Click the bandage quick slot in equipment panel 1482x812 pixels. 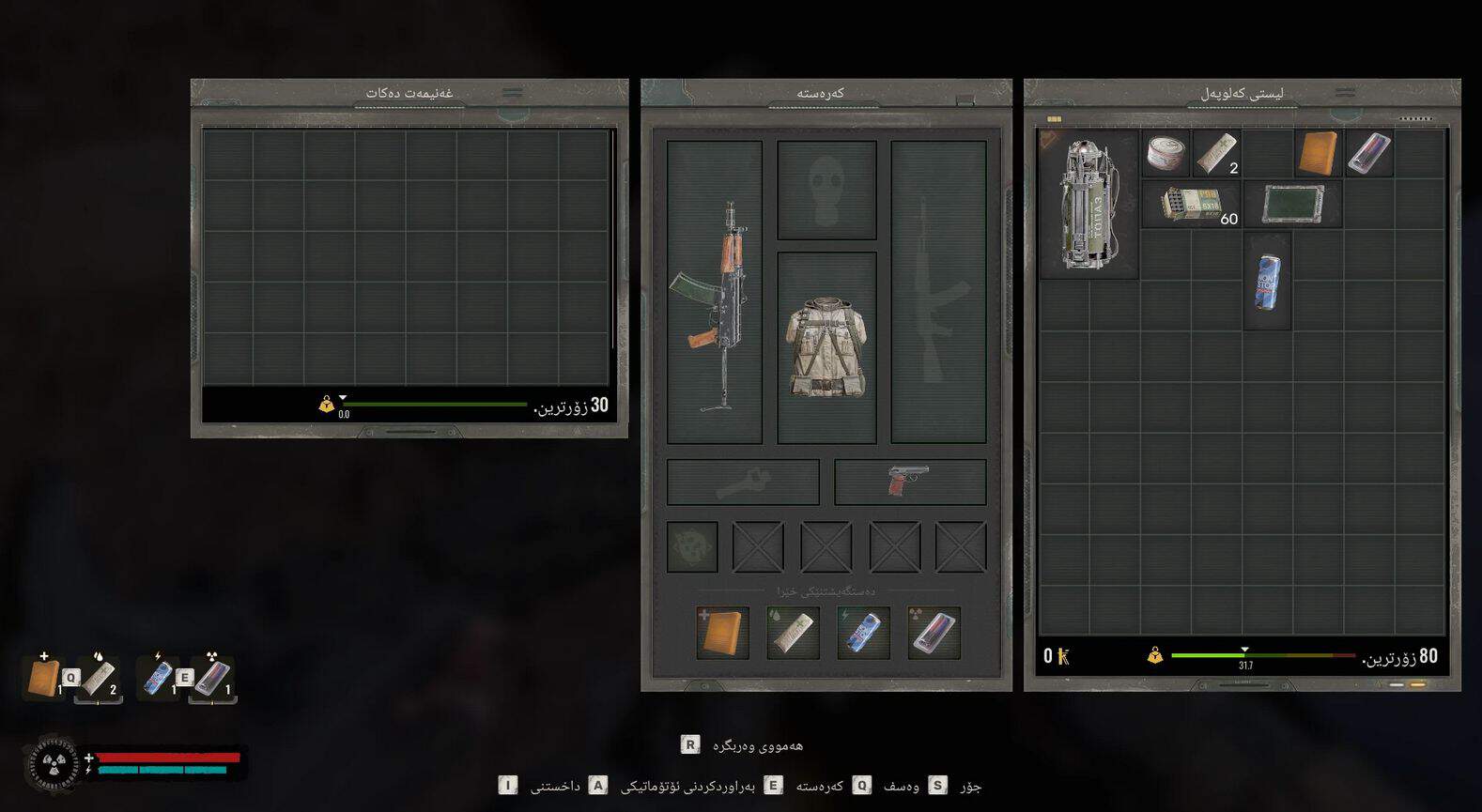point(793,632)
